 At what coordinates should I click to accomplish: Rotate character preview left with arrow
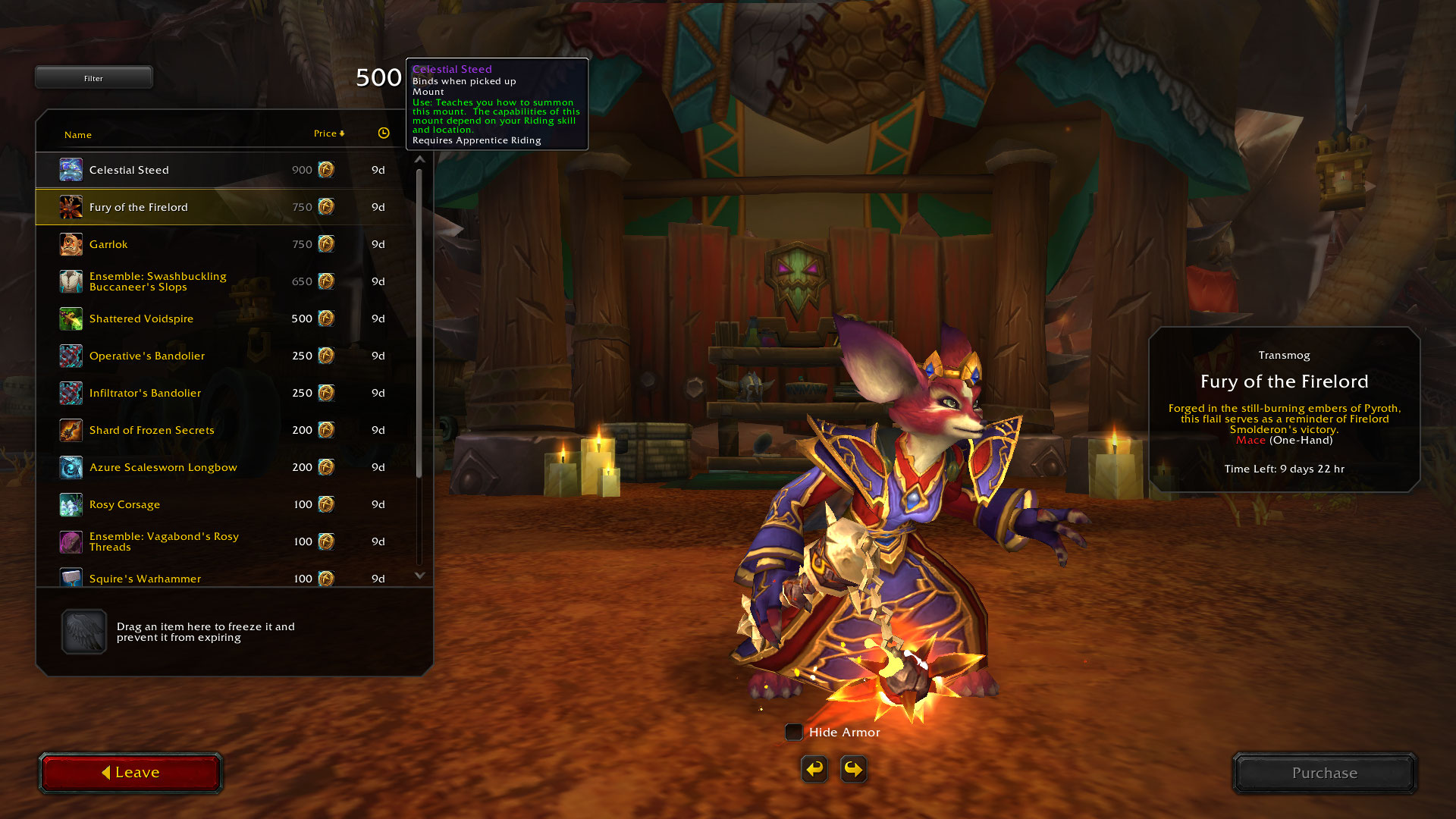[x=814, y=769]
